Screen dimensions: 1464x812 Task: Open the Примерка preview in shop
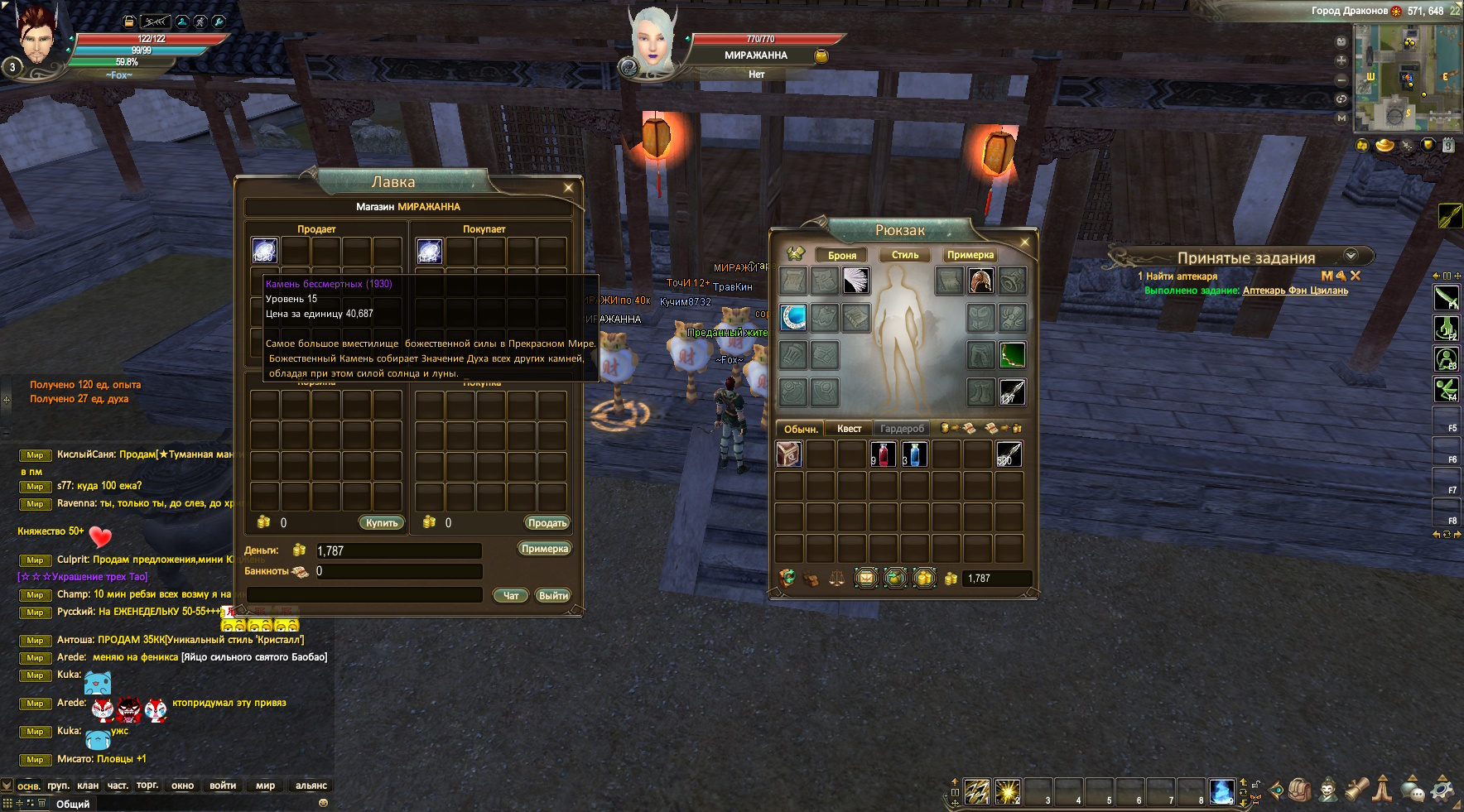[x=545, y=549]
